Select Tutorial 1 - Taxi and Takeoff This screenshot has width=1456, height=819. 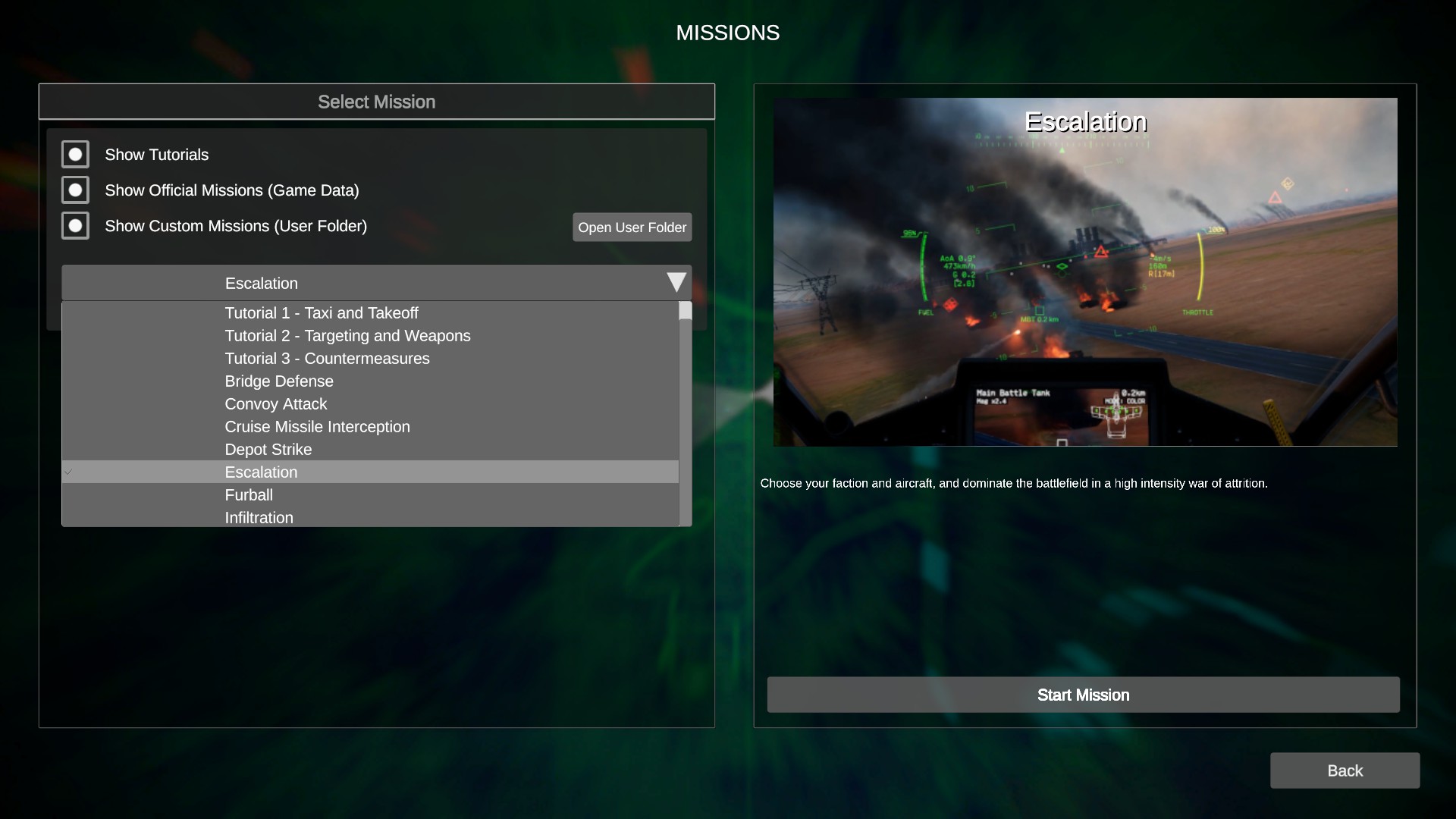point(322,312)
